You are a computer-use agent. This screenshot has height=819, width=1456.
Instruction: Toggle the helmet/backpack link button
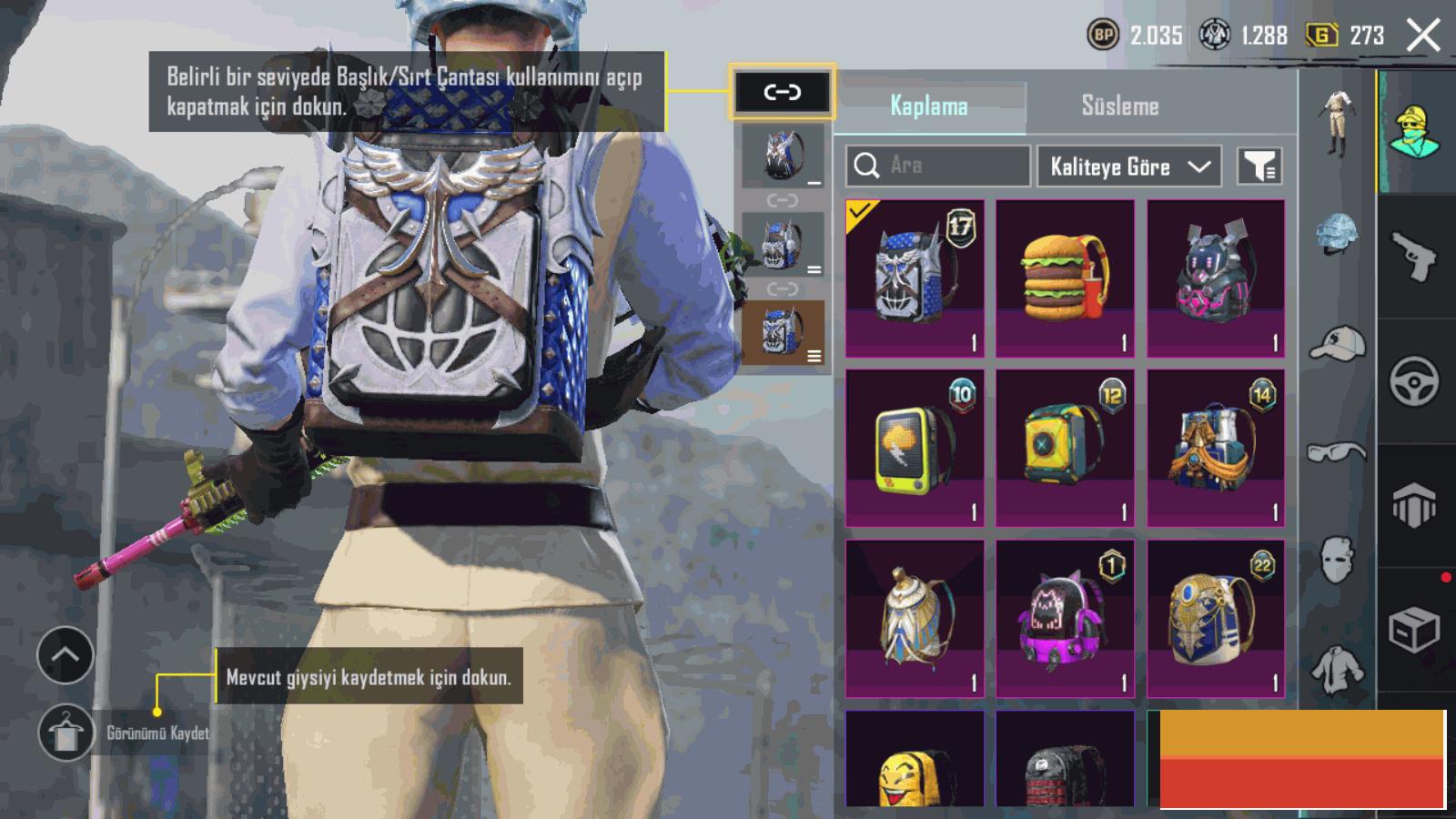coord(782,92)
